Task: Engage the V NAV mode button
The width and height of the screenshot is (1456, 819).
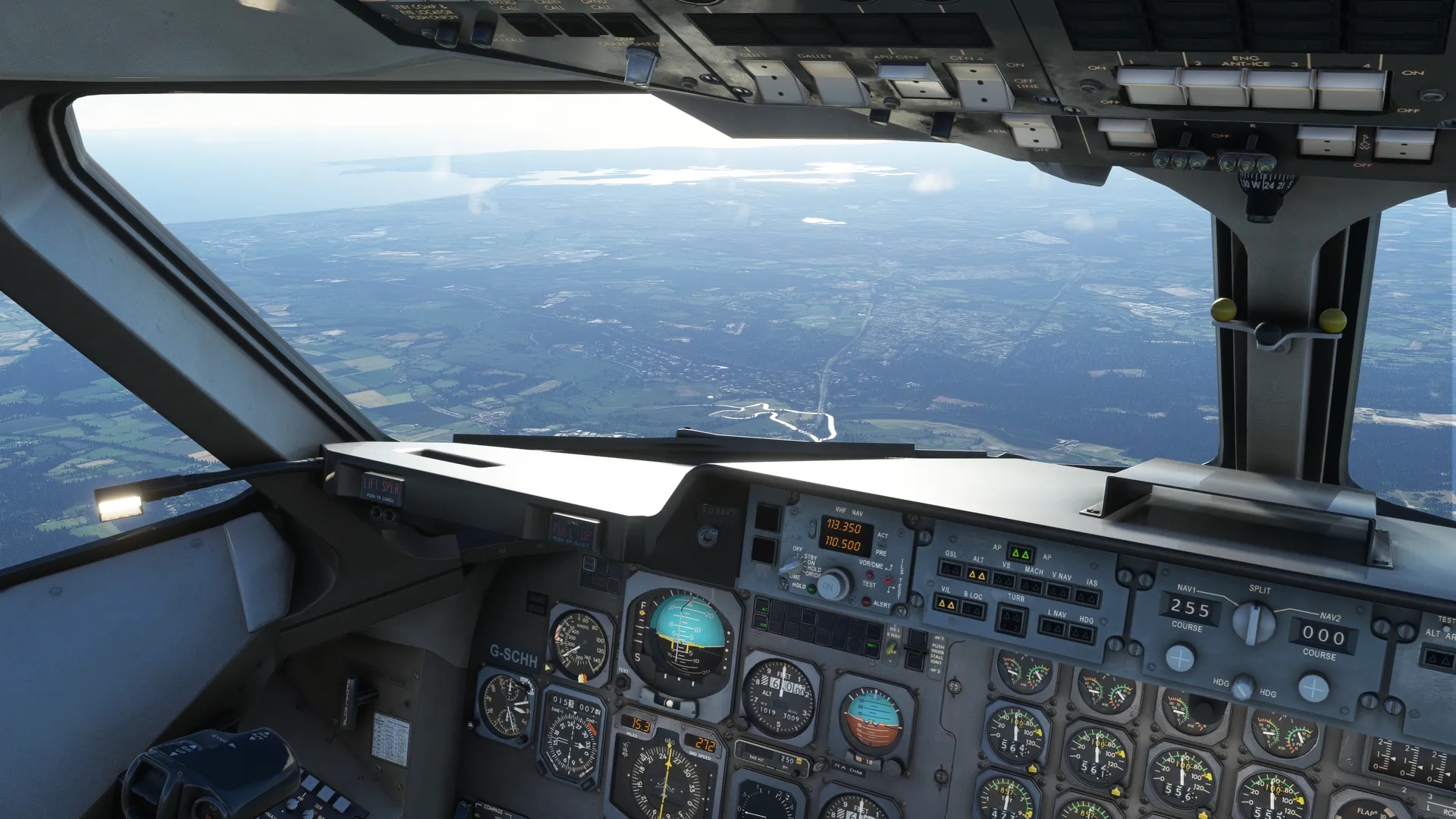Action: (x=1059, y=591)
